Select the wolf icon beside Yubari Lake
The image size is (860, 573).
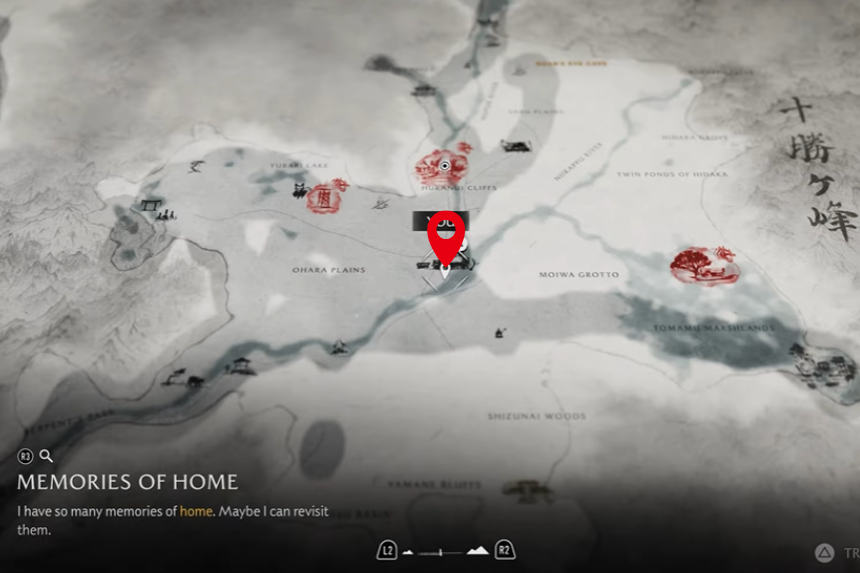(x=195, y=167)
